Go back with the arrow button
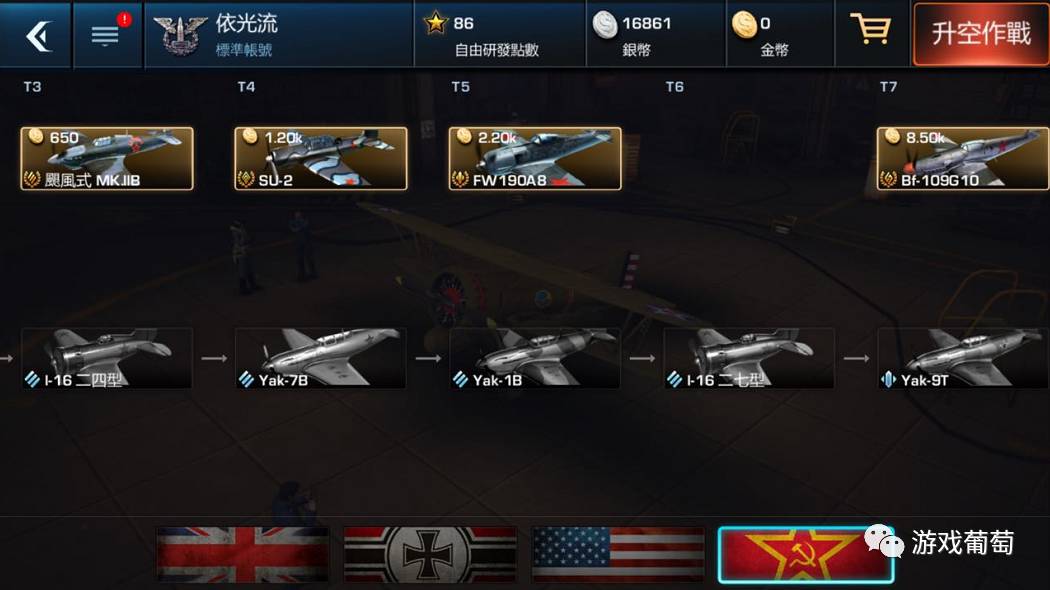 (x=36, y=35)
